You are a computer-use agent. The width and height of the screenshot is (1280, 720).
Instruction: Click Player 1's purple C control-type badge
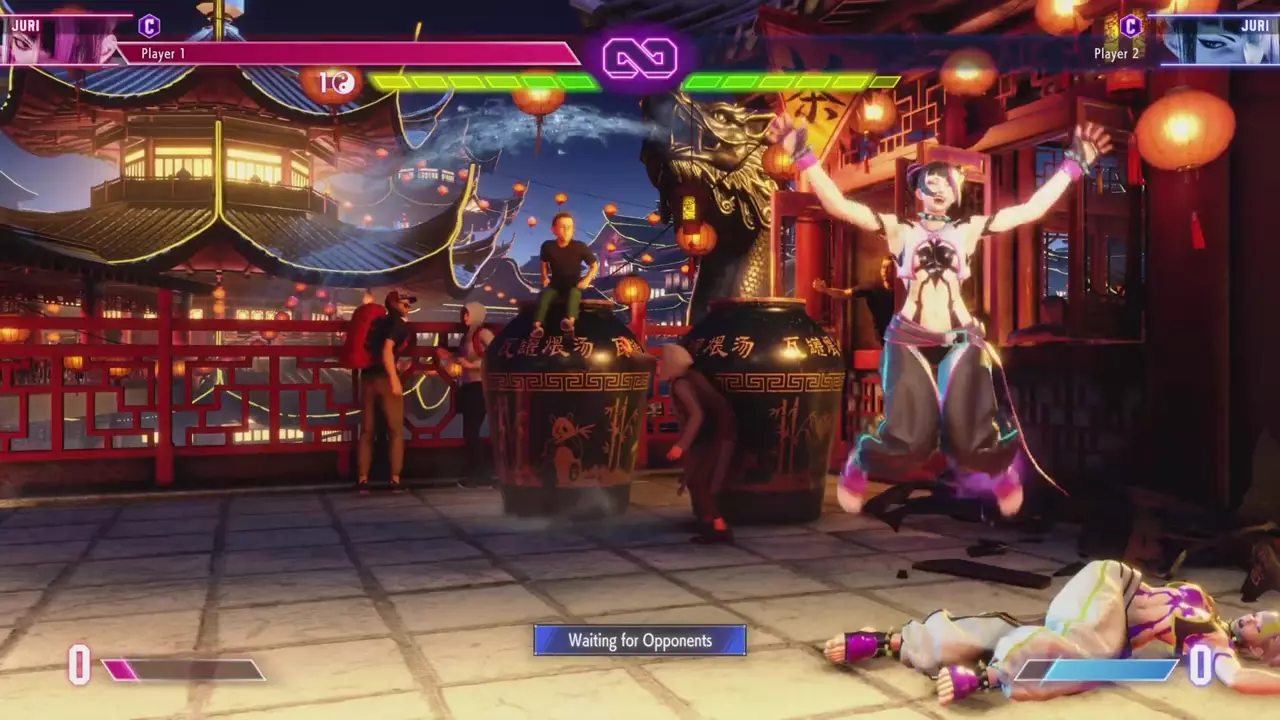tap(149, 26)
